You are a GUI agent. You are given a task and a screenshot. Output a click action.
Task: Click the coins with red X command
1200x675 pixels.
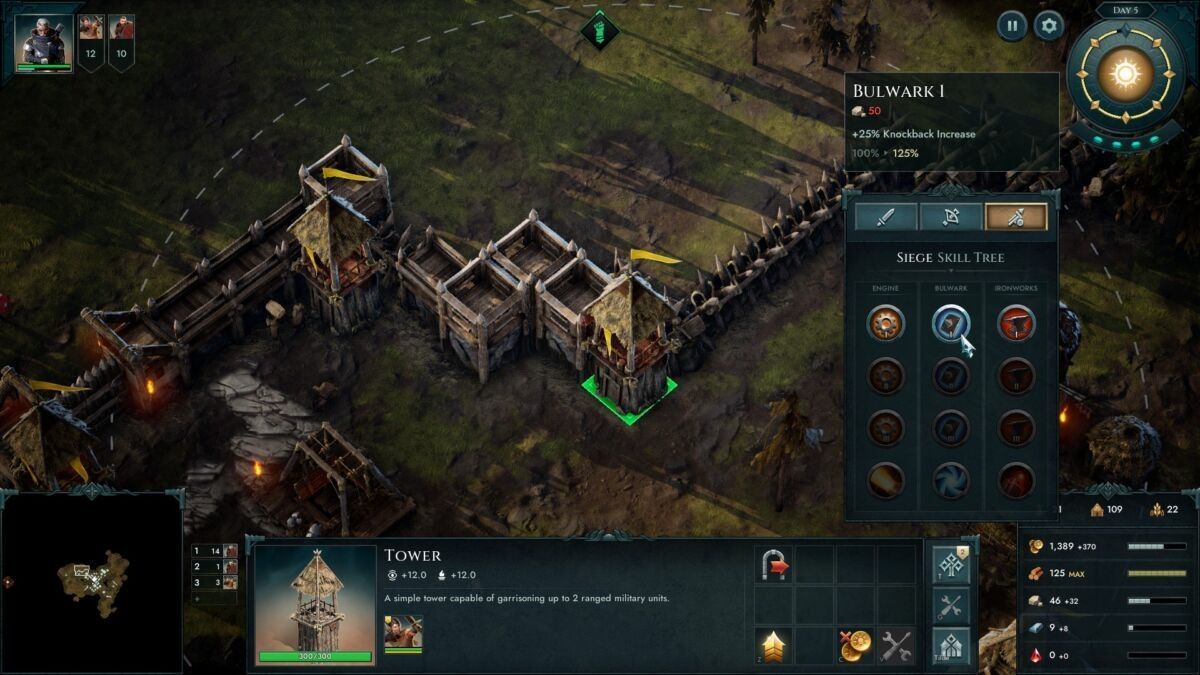[x=855, y=645]
